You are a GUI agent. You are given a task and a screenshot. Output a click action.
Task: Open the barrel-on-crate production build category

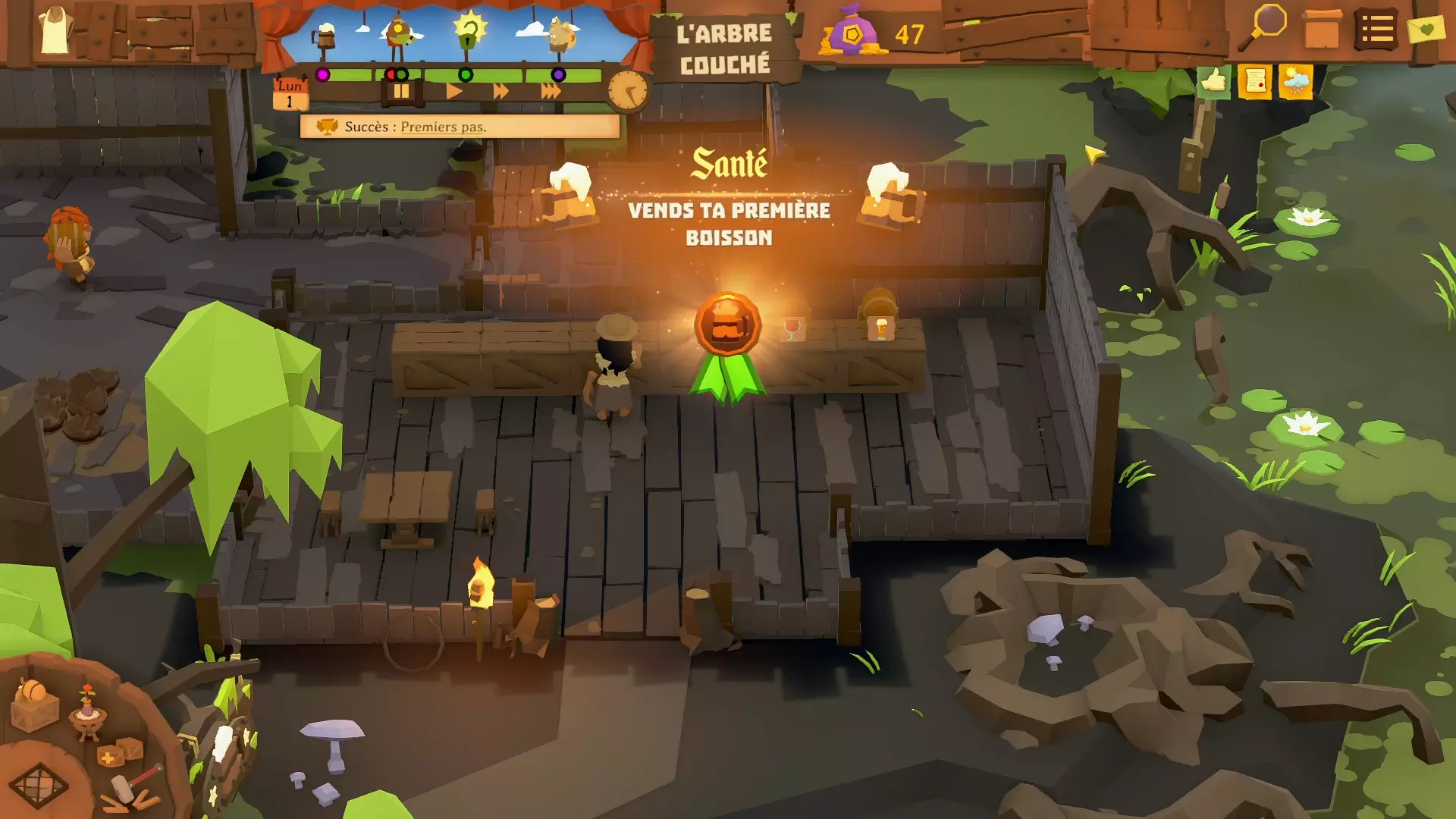tap(34, 705)
